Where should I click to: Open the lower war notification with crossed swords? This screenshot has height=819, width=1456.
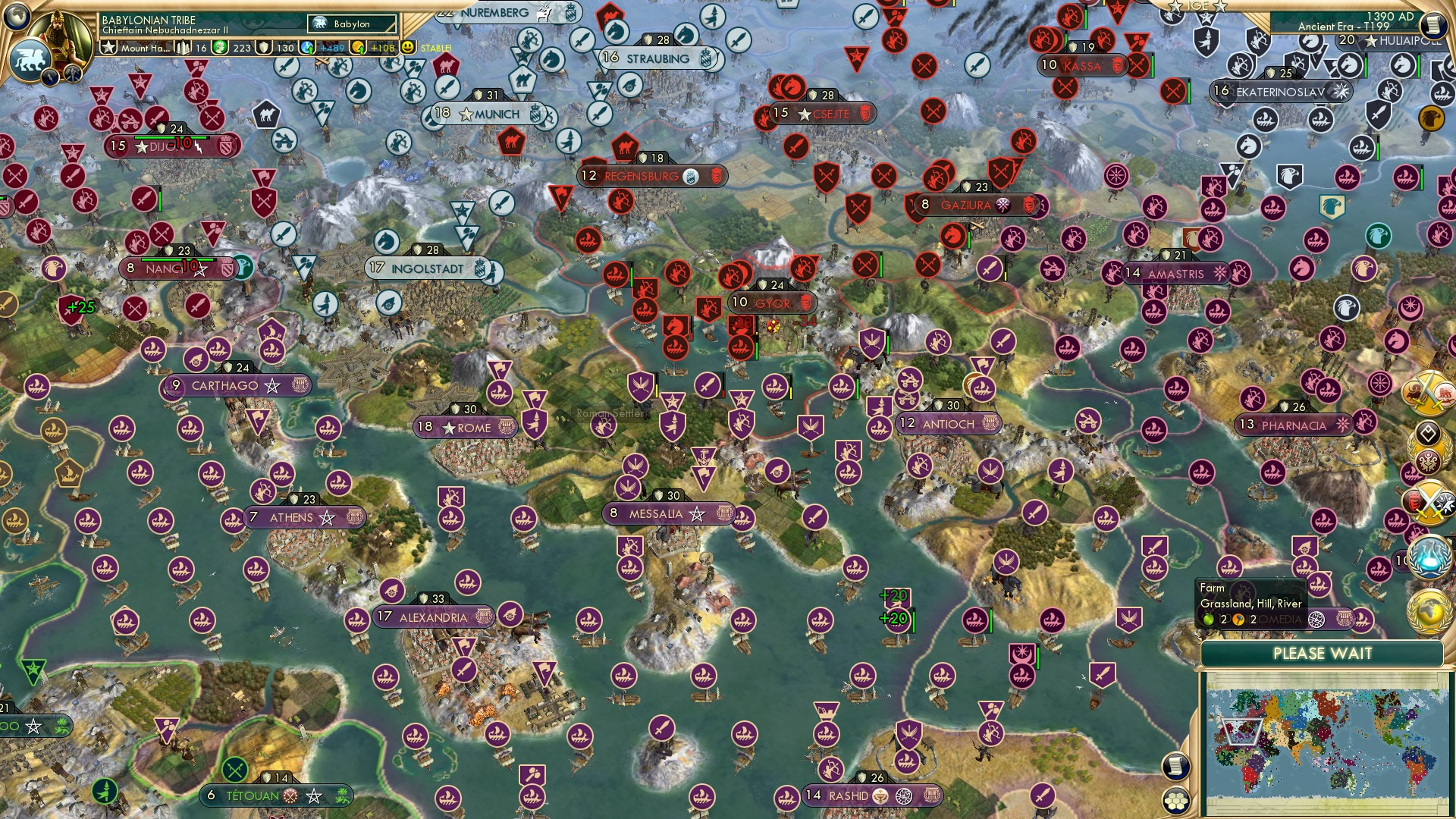coord(1430,502)
